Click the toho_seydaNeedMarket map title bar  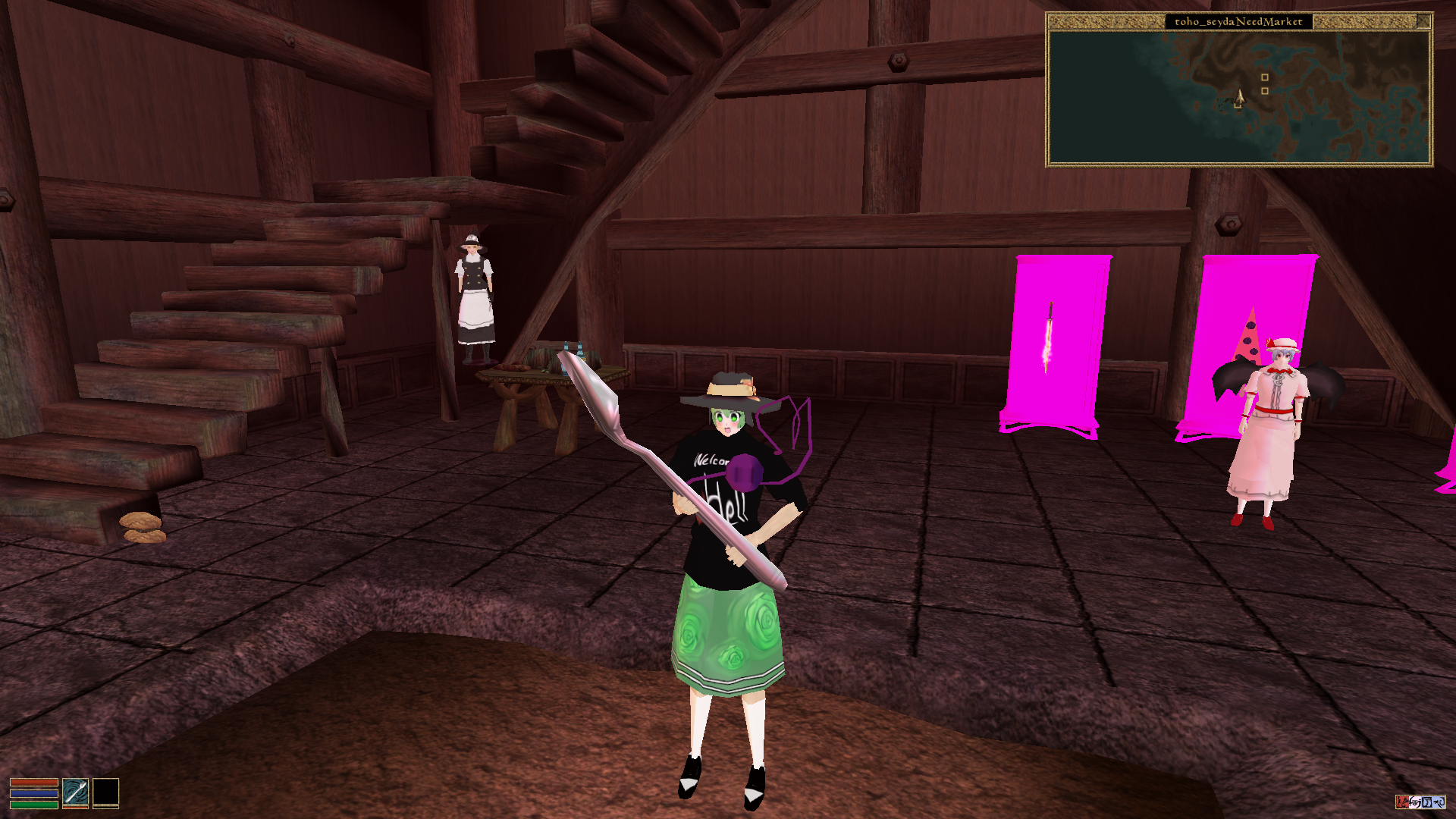1238,21
